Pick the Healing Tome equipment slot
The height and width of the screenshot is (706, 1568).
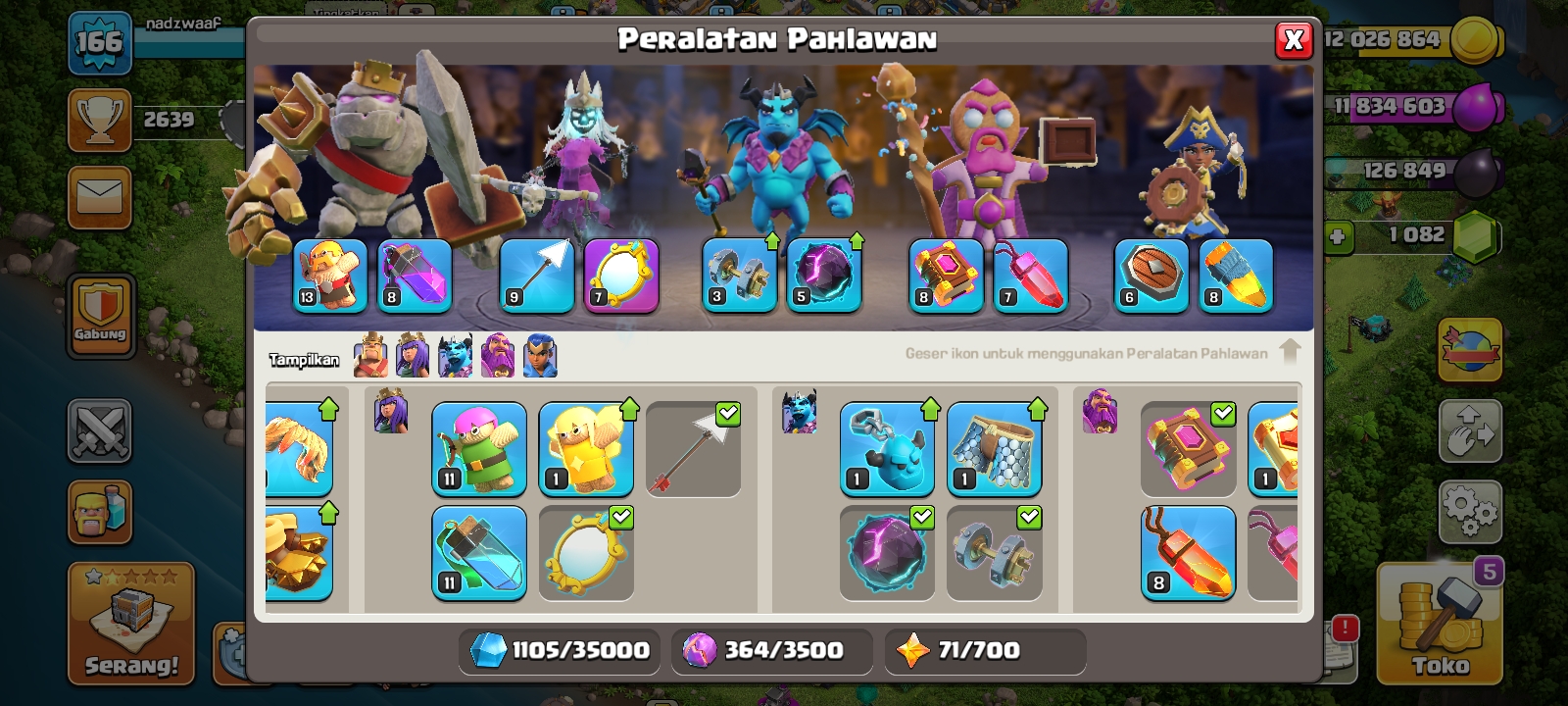pyautogui.click(x=1273, y=449)
